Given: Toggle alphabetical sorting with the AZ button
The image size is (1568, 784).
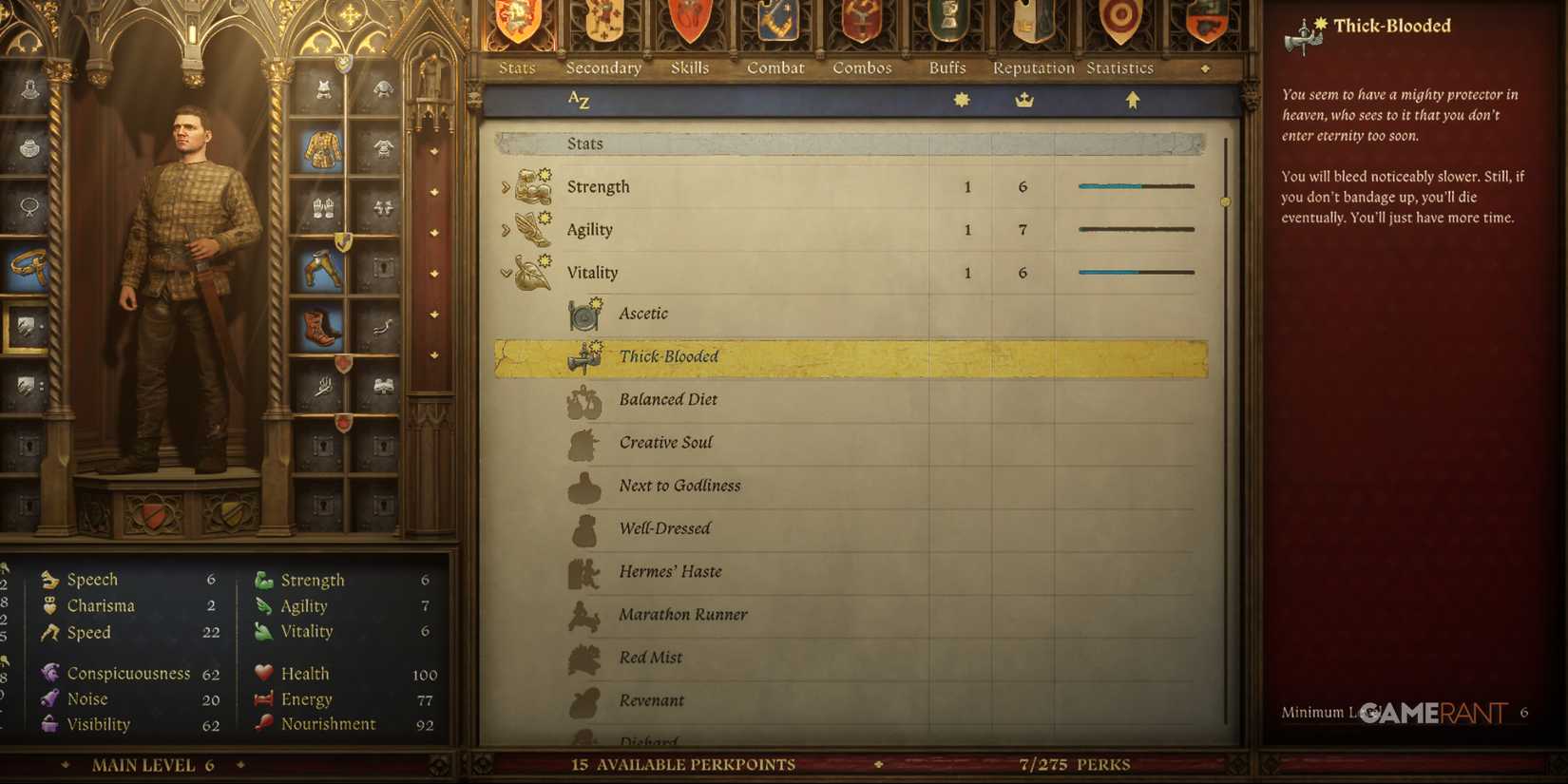Looking at the screenshot, I should [x=579, y=99].
